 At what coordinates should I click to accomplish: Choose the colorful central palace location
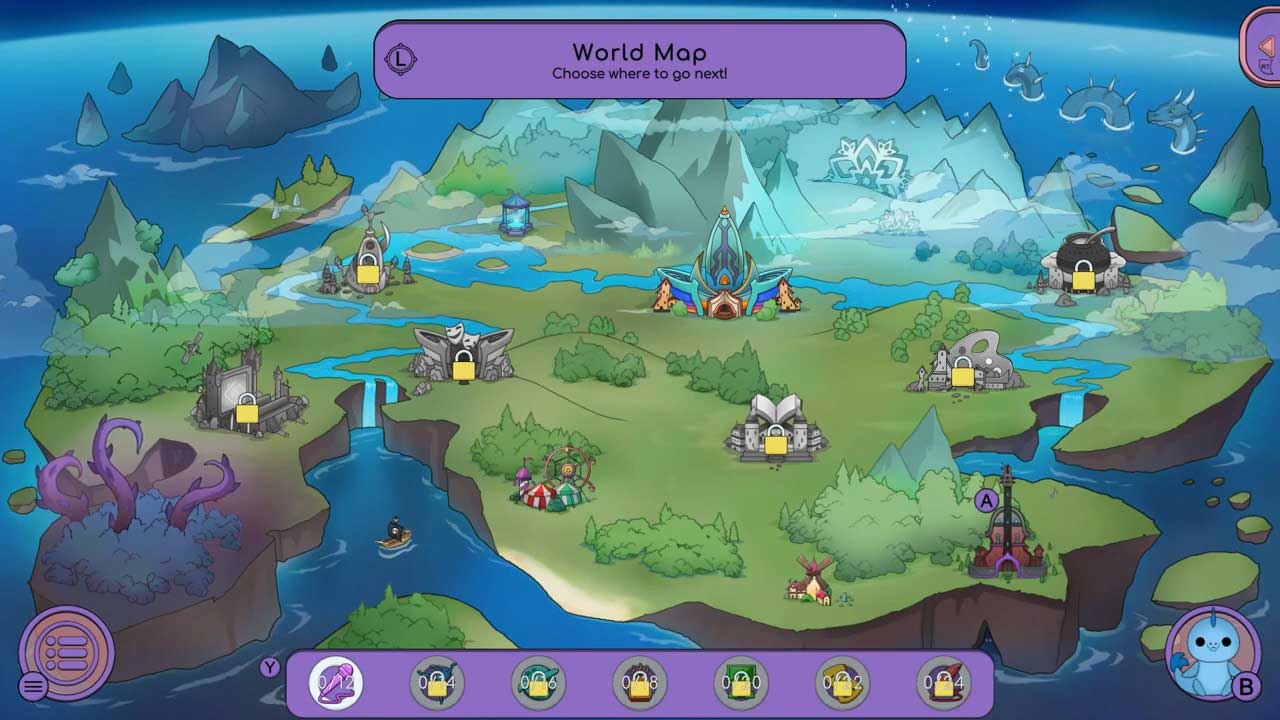pos(722,270)
